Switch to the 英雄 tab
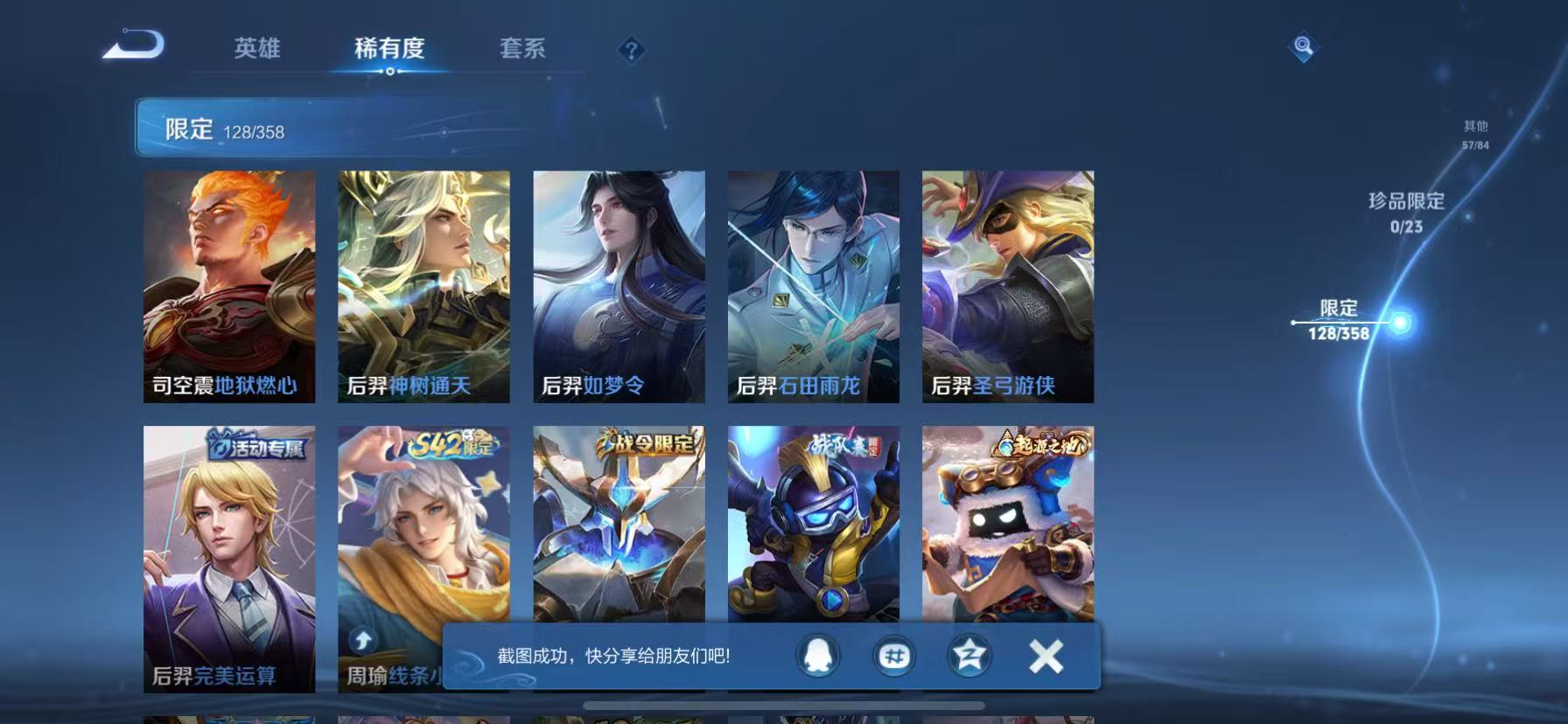Screen dimensions: 1568x724 (x=256, y=50)
